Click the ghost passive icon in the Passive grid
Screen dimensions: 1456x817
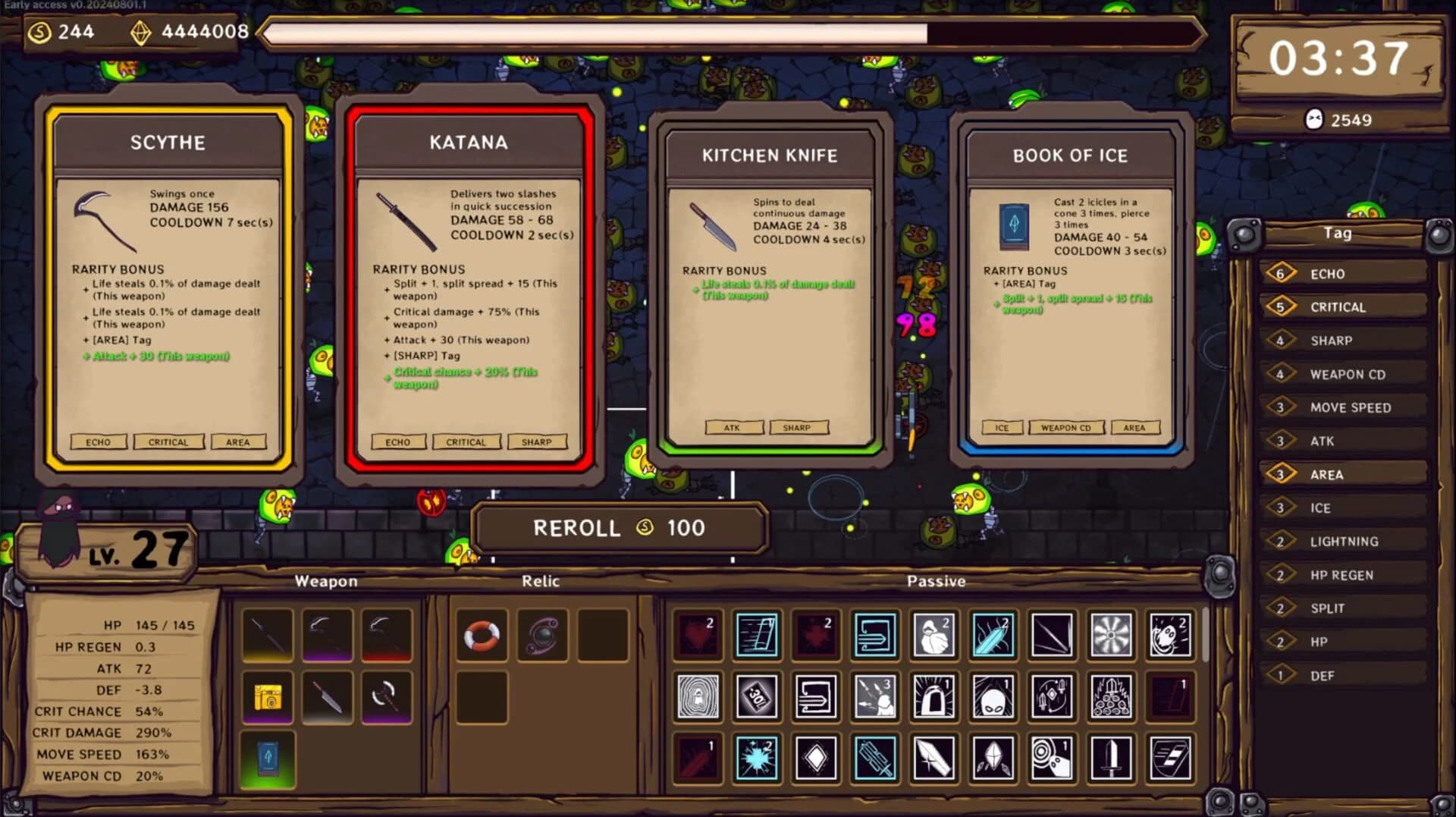pyautogui.click(x=1172, y=636)
